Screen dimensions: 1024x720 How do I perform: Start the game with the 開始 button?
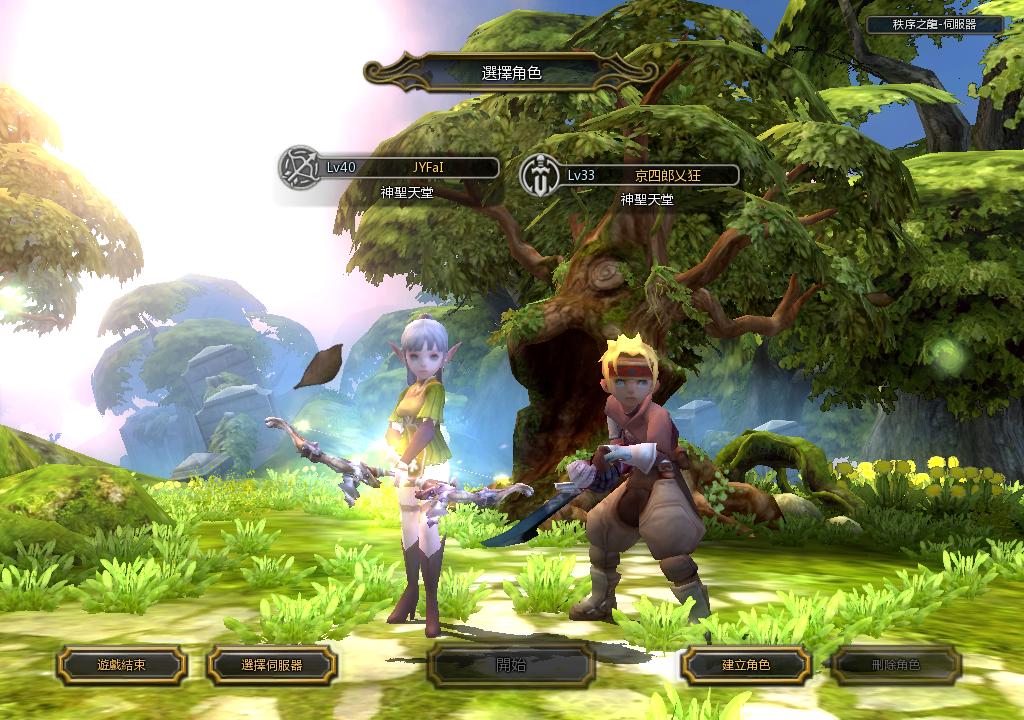pyautogui.click(x=510, y=665)
